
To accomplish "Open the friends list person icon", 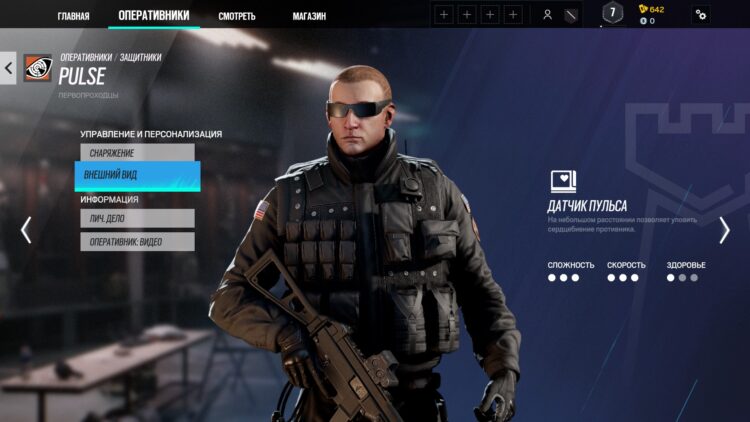I will (x=547, y=15).
